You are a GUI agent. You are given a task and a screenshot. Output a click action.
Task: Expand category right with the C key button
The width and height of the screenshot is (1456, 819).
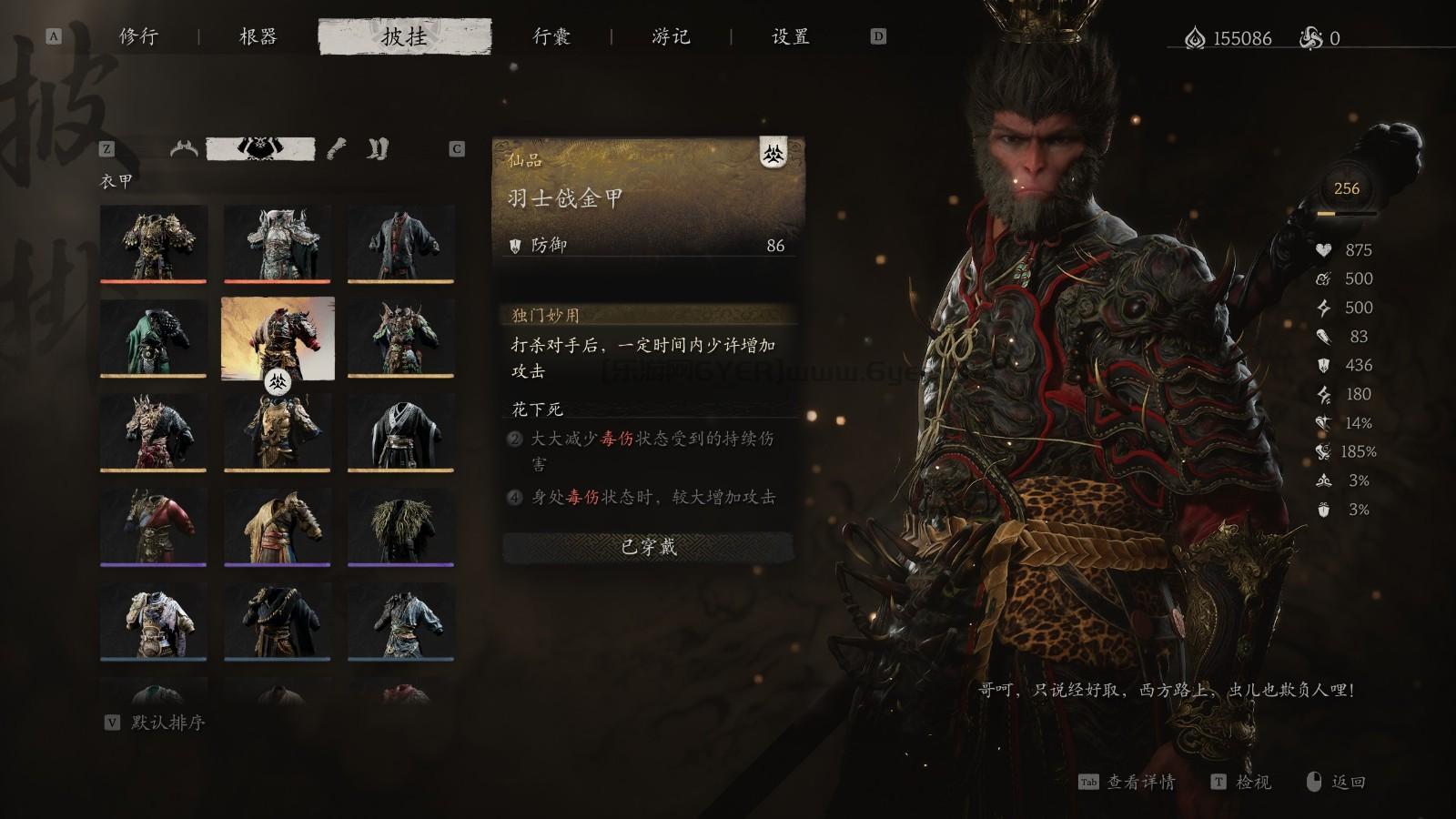click(x=455, y=147)
